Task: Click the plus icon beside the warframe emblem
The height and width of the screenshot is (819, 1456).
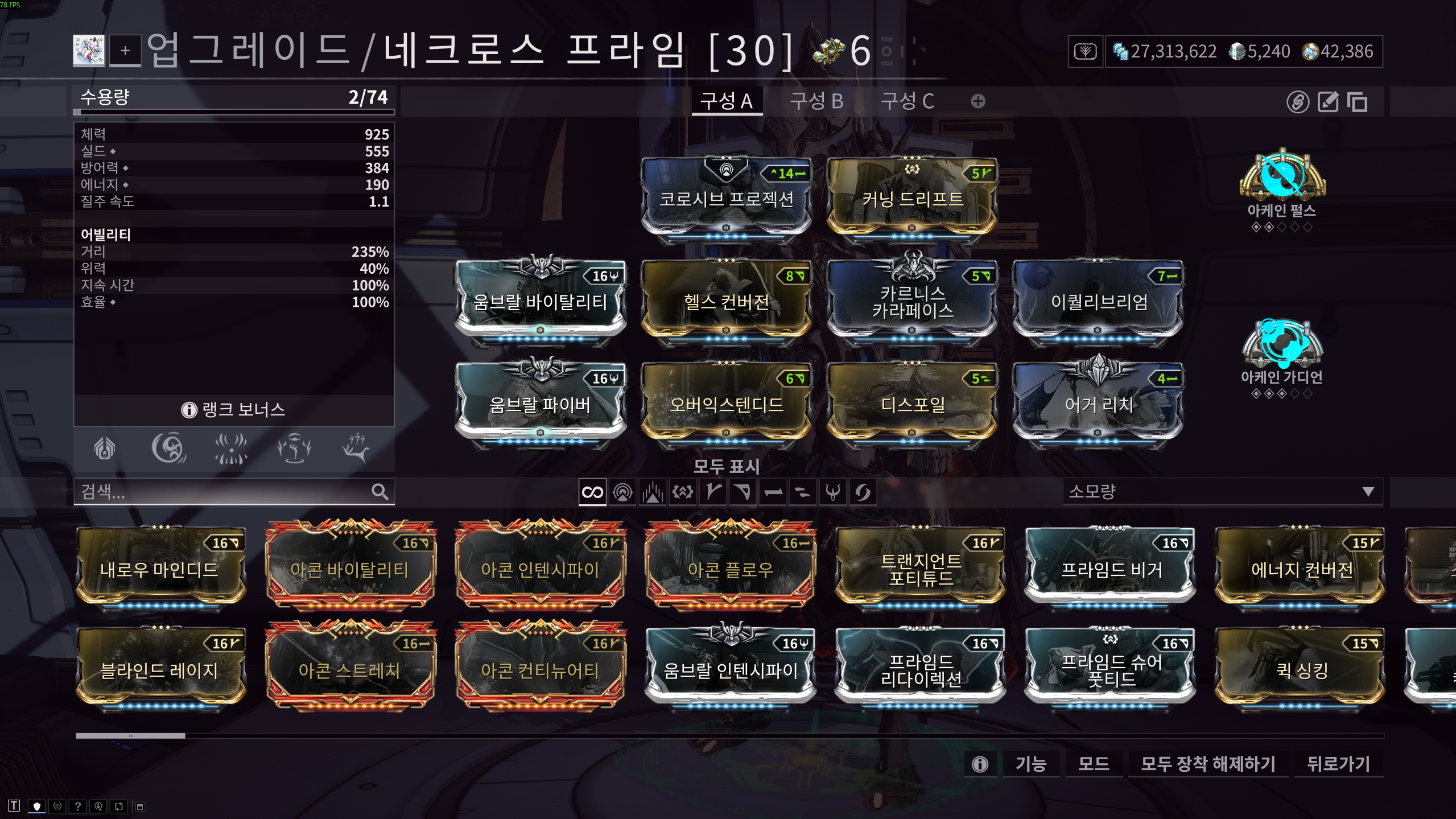Action: click(x=126, y=52)
